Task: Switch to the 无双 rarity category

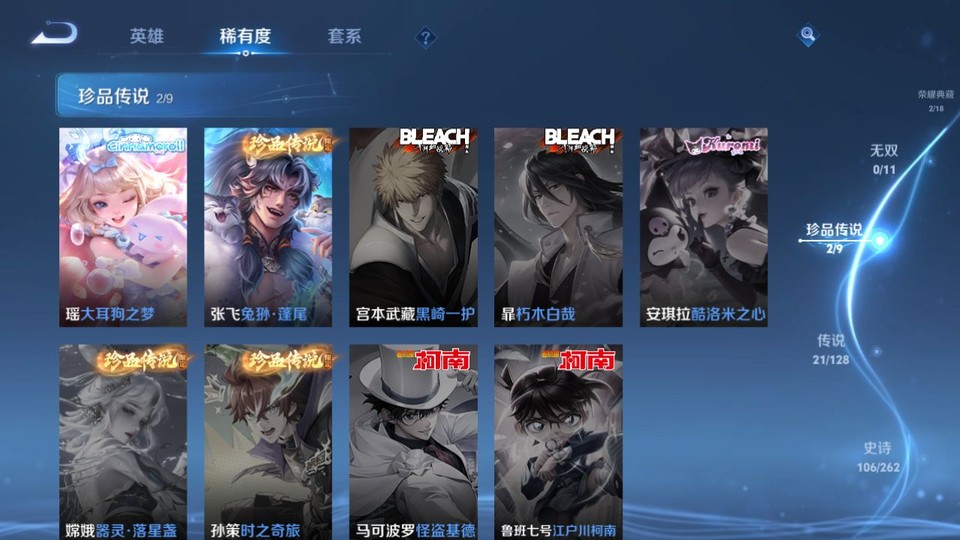Action: pyautogui.click(x=884, y=158)
